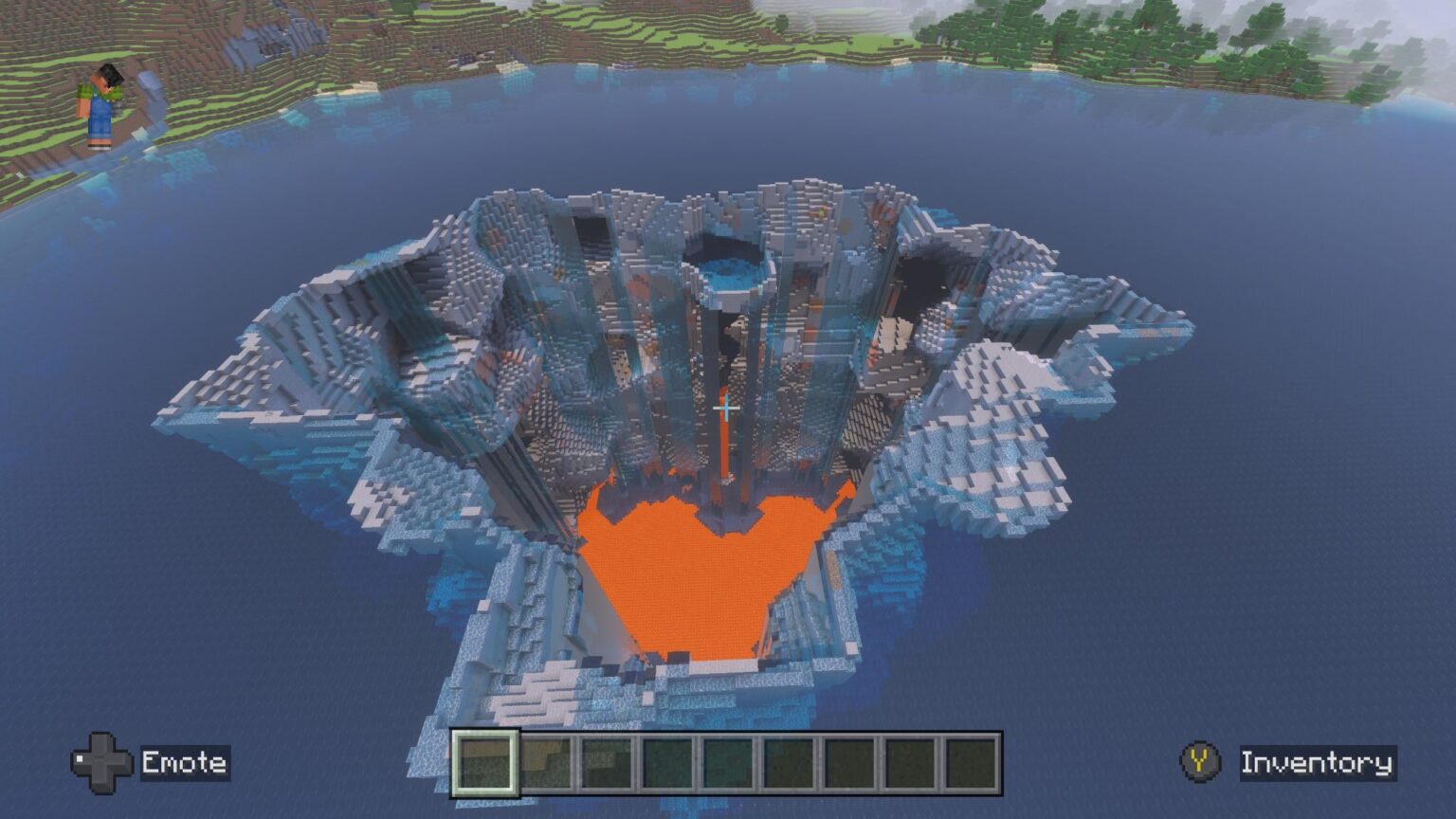Click the Emote label text
Image resolution: width=1456 pixels, height=819 pixels.
click(186, 760)
